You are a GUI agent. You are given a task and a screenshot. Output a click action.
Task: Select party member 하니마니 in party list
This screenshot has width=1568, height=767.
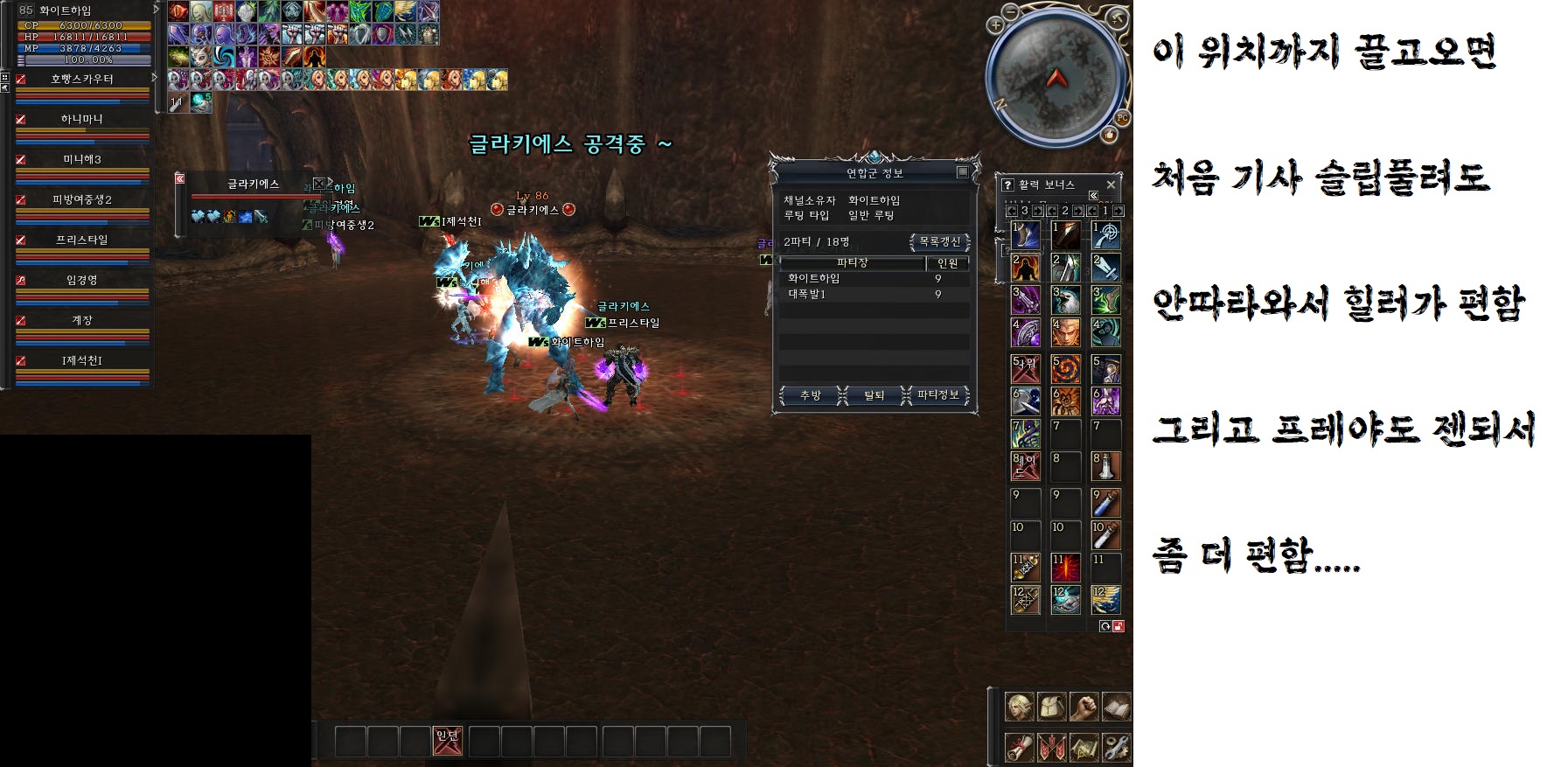point(82,119)
